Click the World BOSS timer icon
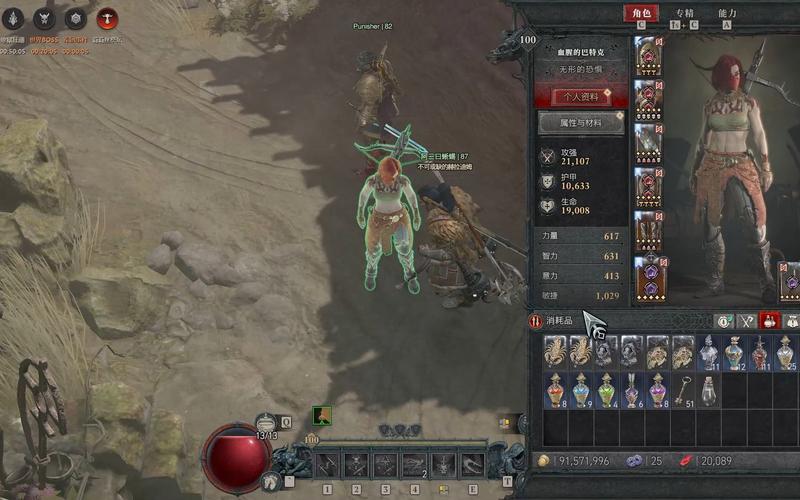800x500 pixels. (43, 18)
